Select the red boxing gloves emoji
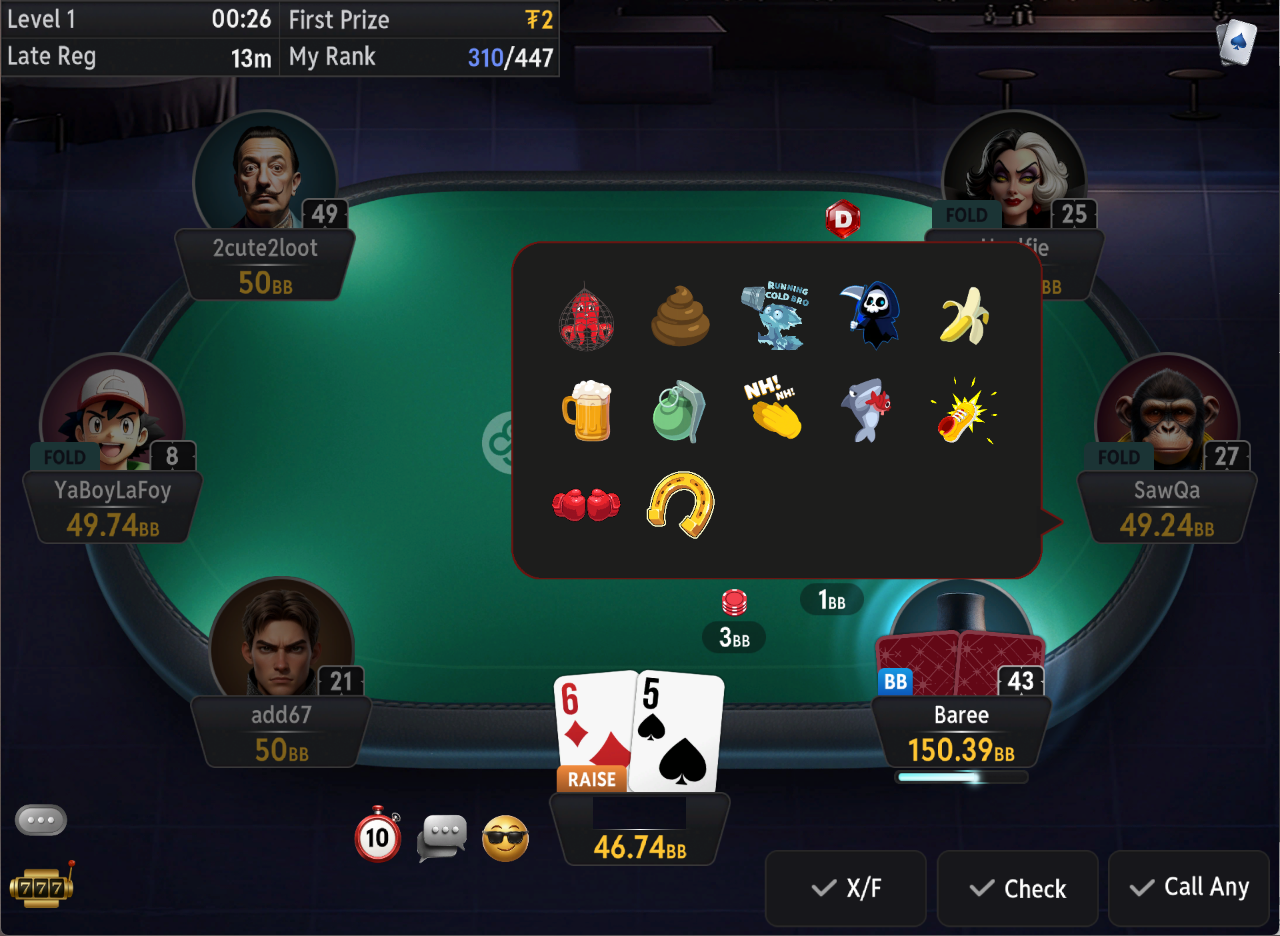The height and width of the screenshot is (936, 1280). click(586, 505)
